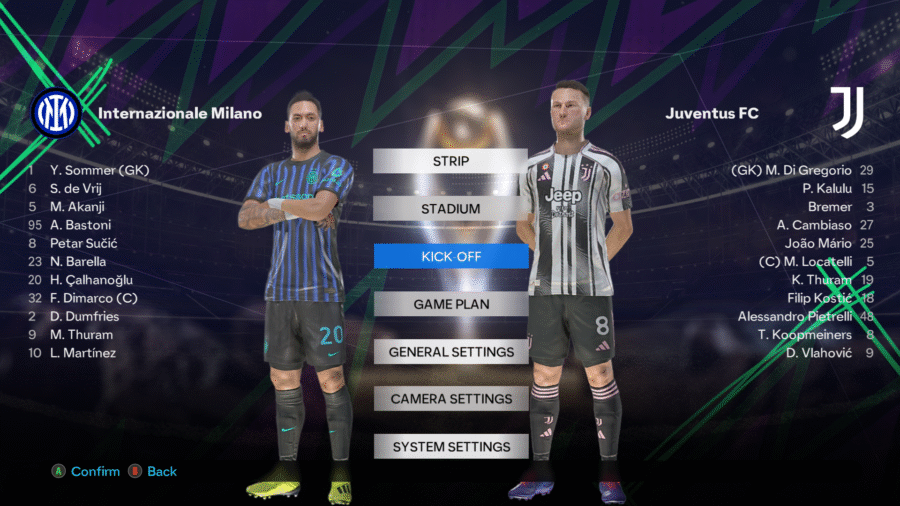Open the Game Plan screen
Screen dimensions: 900x506
(x=450, y=304)
